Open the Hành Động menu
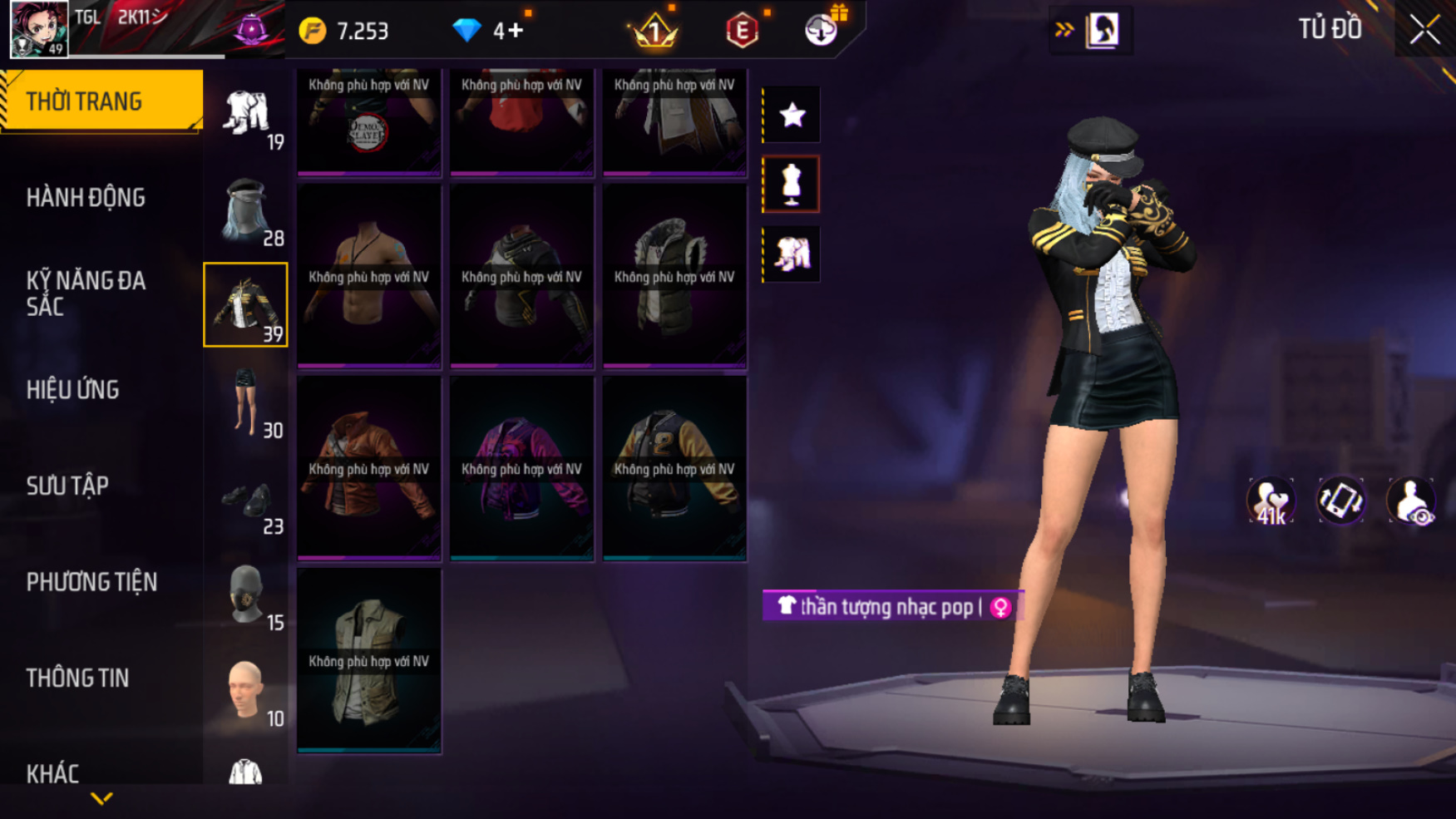Viewport: 1456px width, 819px height. (86, 198)
